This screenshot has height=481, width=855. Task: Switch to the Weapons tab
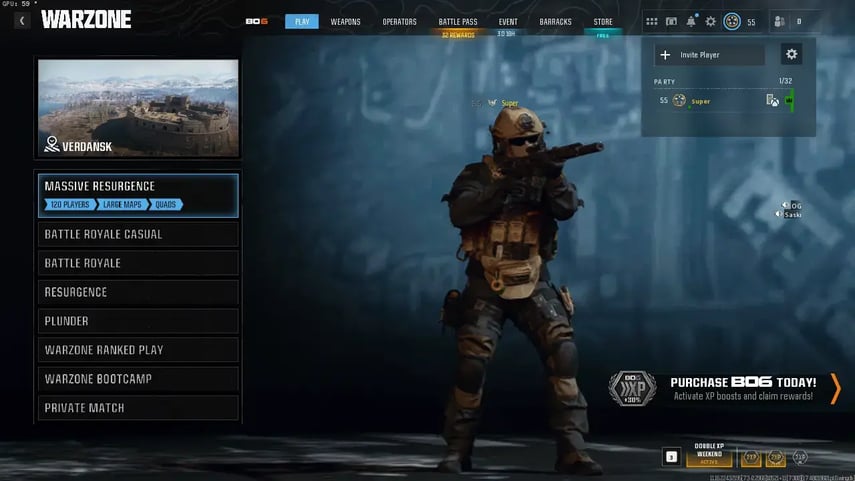click(345, 22)
